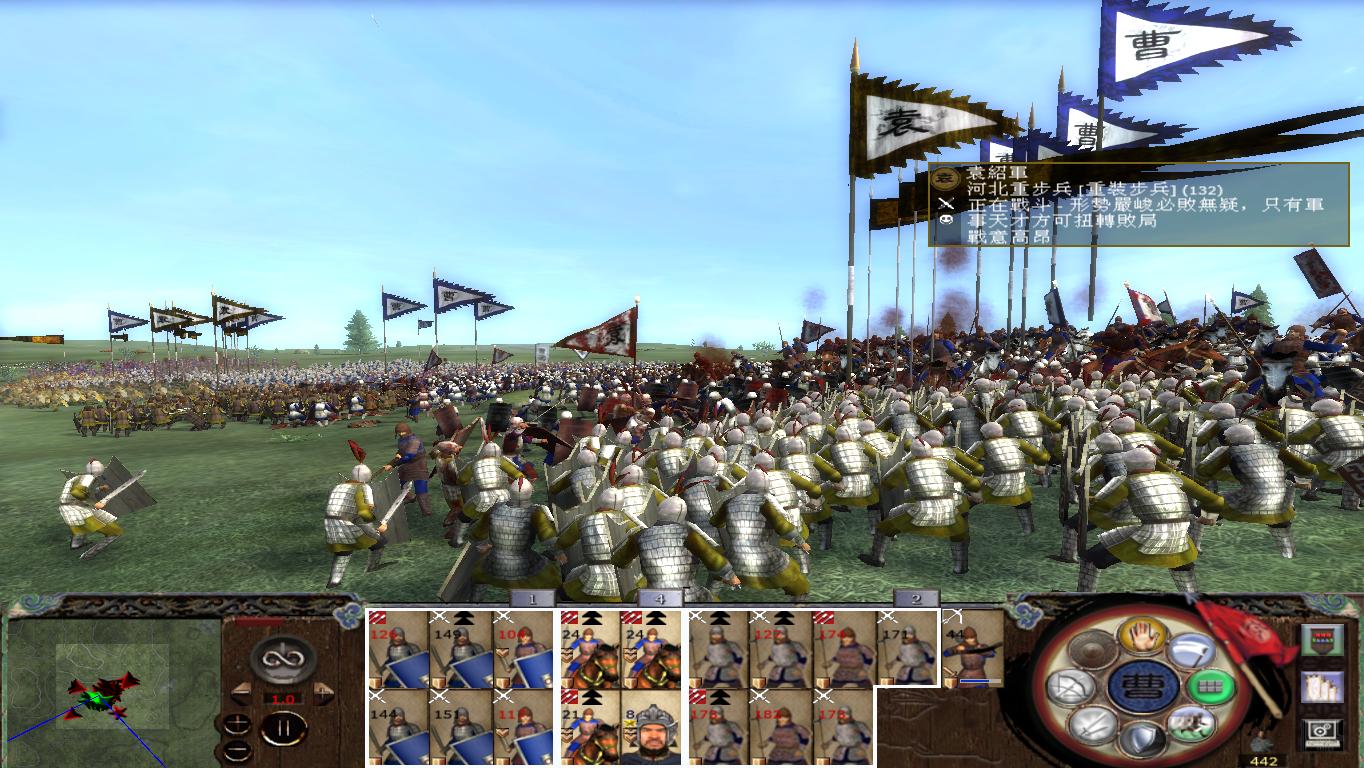This screenshot has height=768, width=1364.
Task: Select the Halt order hand icon
Action: click(1143, 637)
